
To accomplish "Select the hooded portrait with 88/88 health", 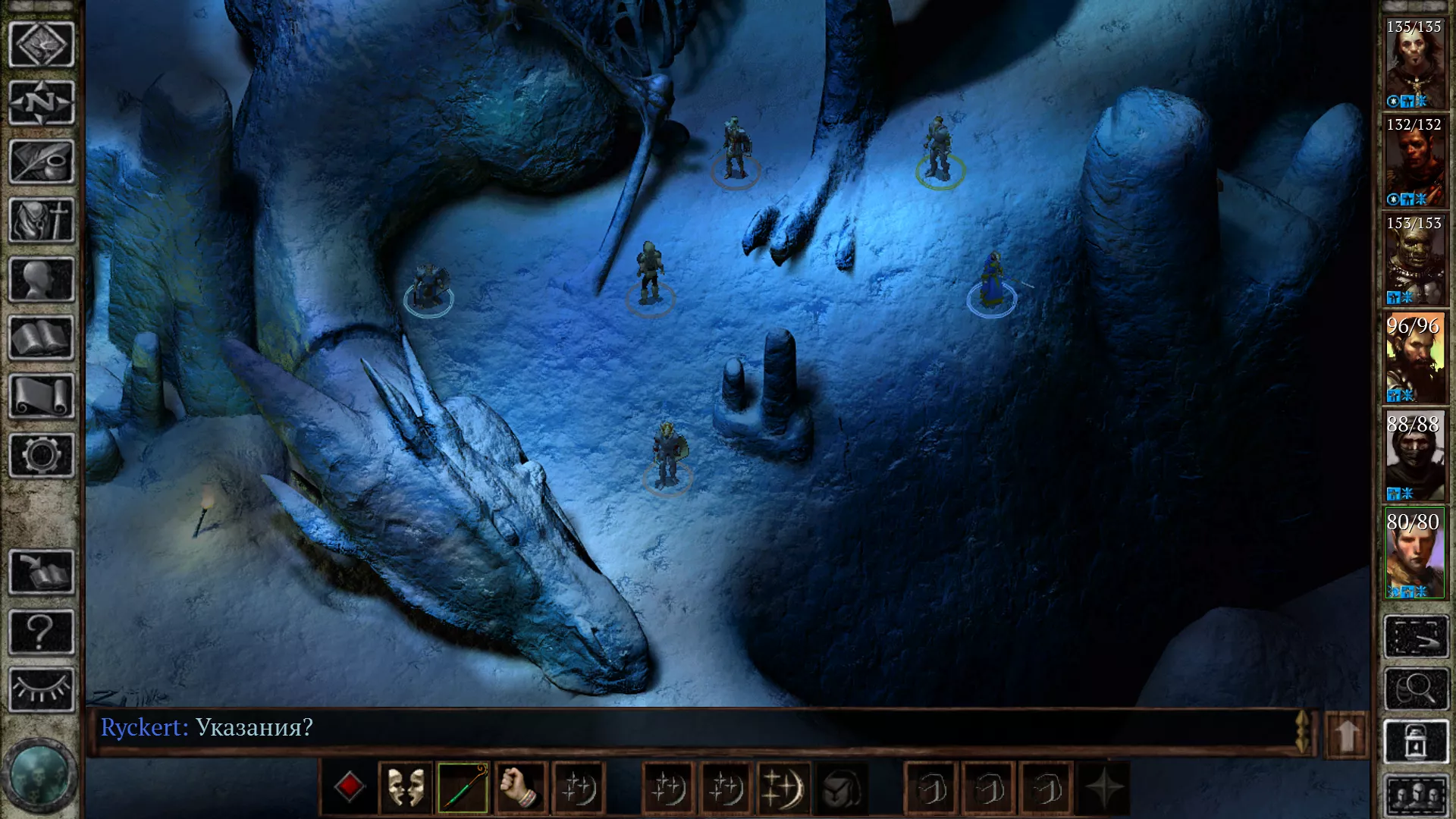I will click(x=1414, y=457).
